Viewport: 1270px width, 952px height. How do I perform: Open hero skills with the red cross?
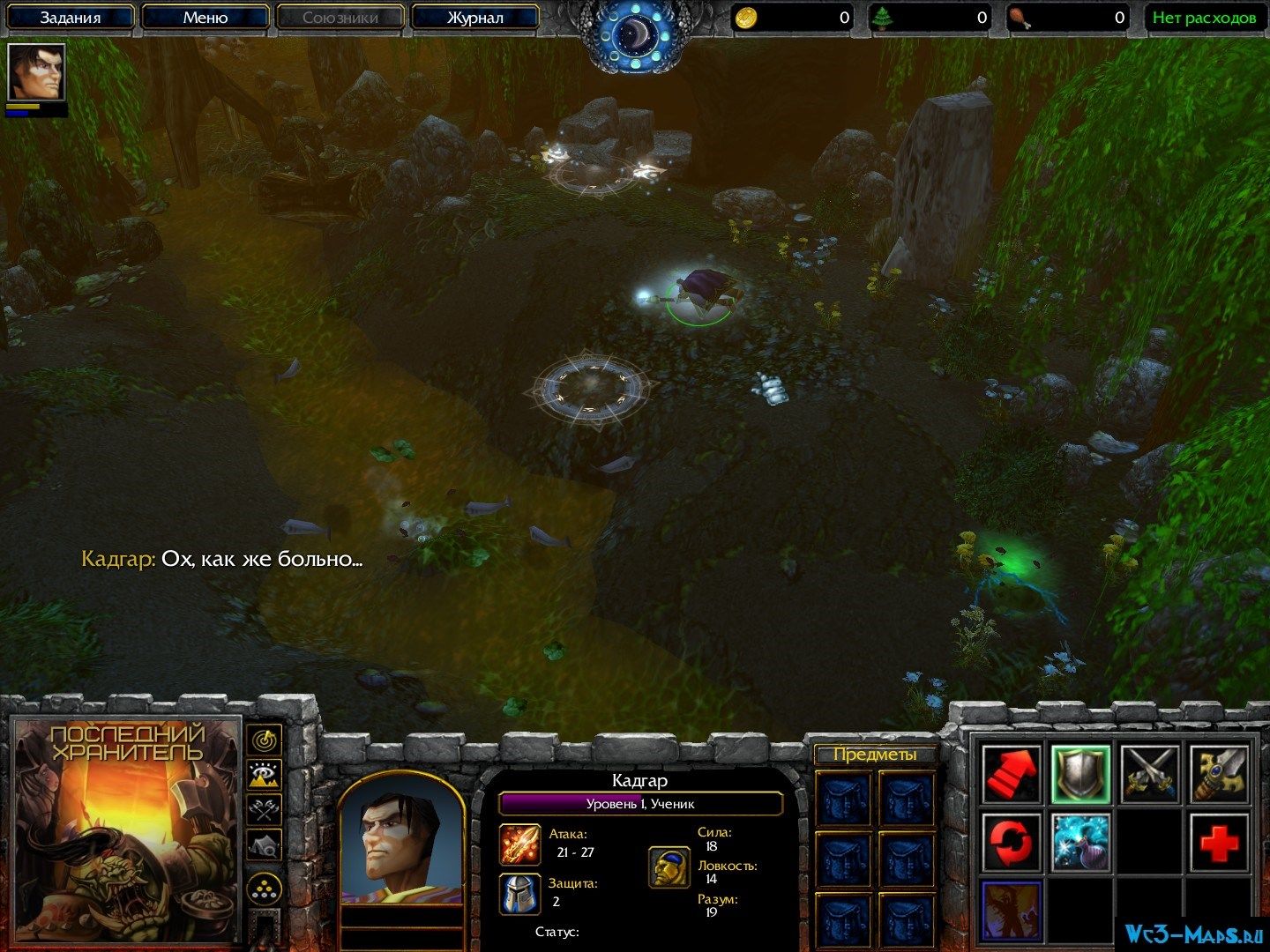(x=1220, y=842)
